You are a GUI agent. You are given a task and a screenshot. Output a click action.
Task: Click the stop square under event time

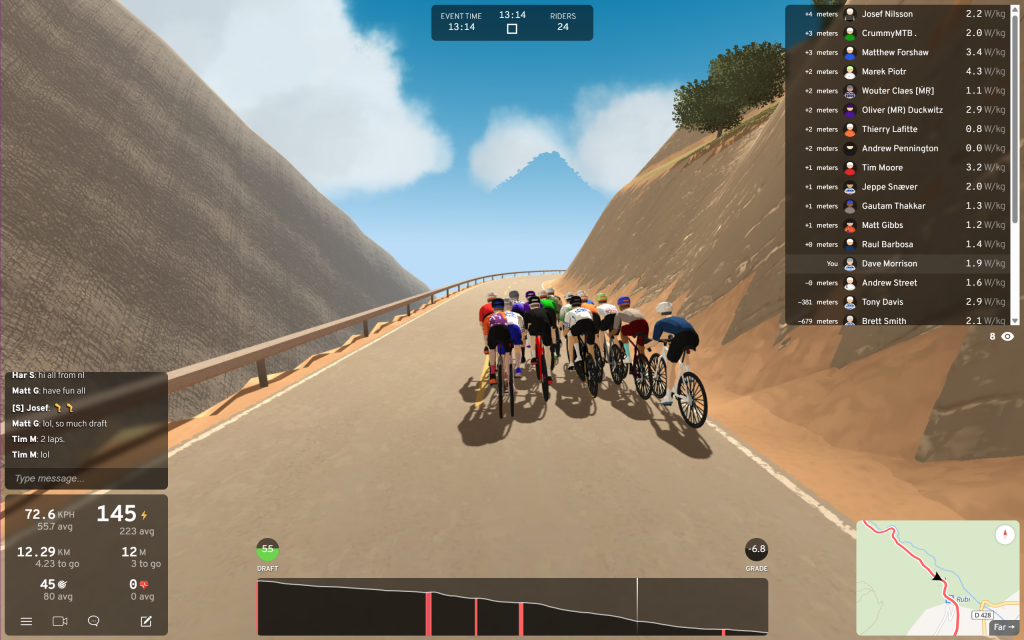click(x=512, y=29)
